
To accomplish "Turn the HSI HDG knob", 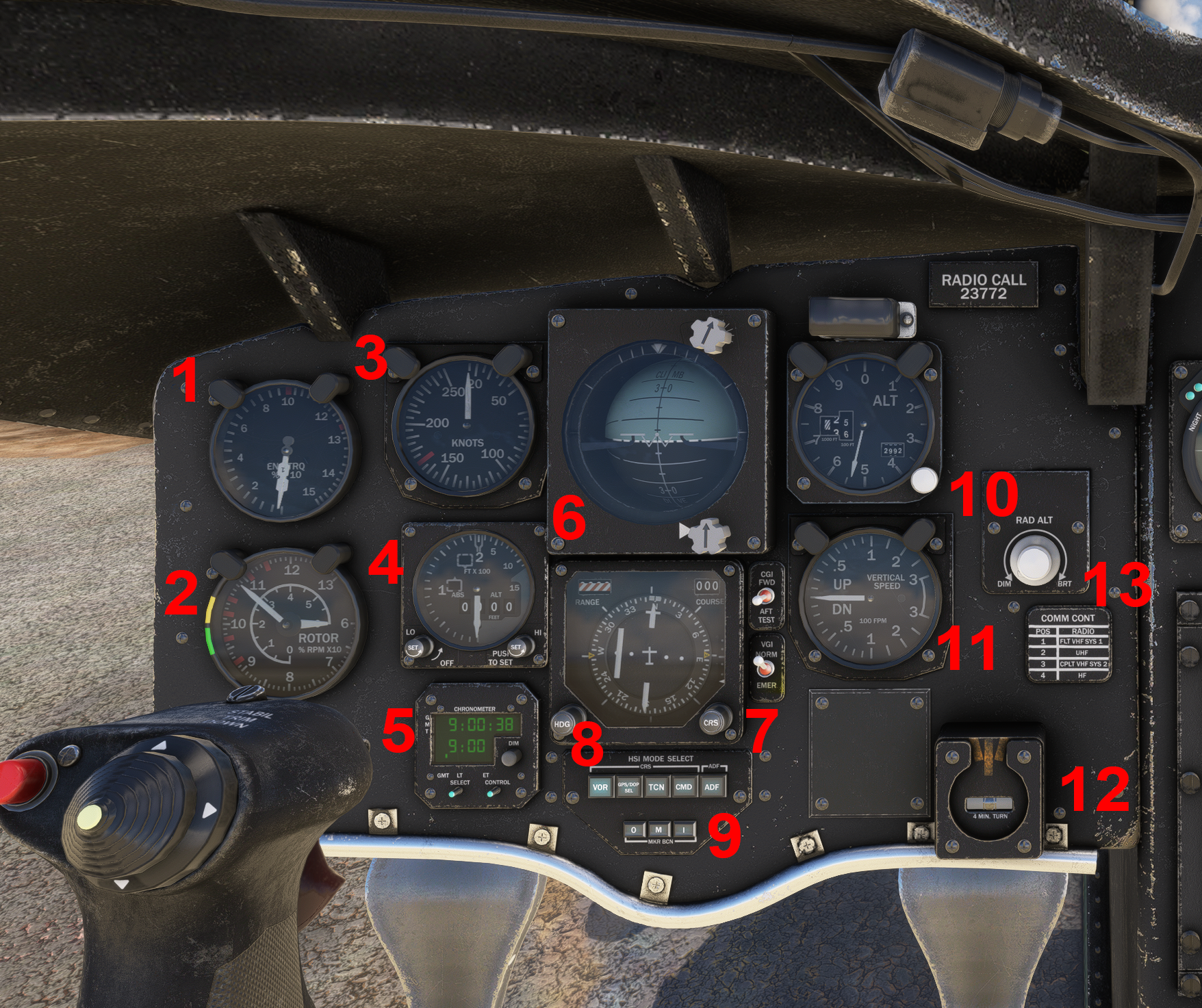I will tap(563, 724).
